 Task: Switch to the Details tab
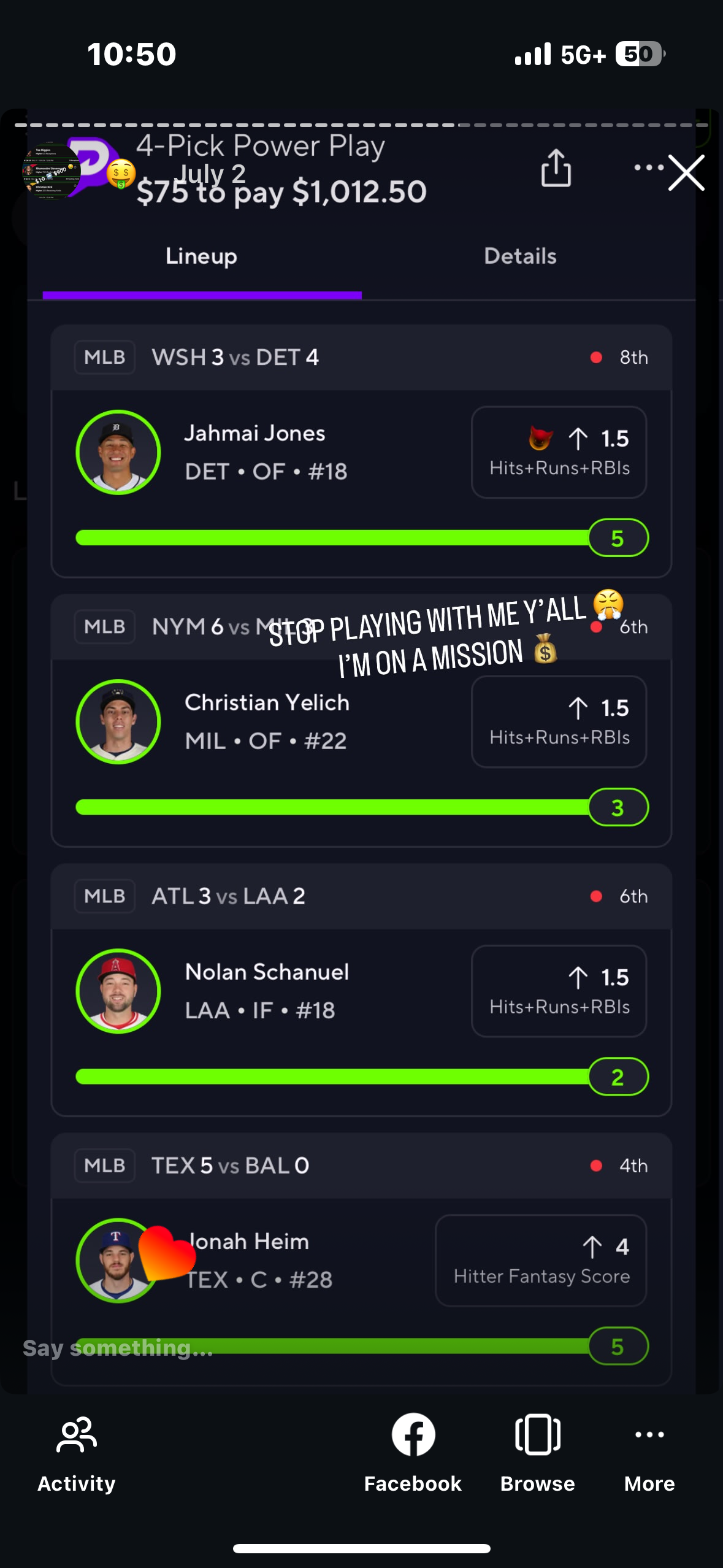pos(520,256)
